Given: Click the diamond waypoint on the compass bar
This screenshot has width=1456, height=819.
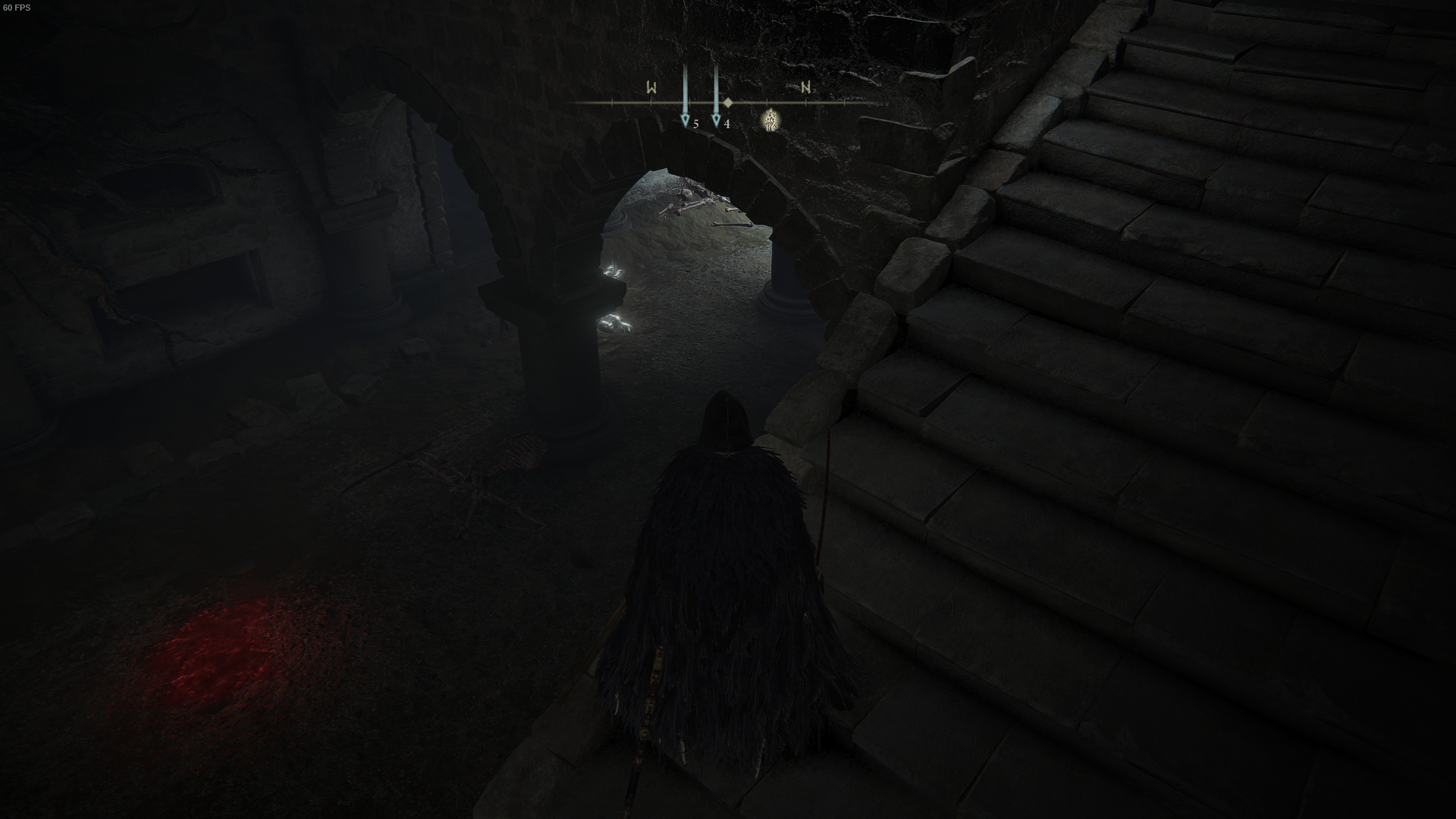Looking at the screenshot, I should pyautogui.click(x=728, y=102).
